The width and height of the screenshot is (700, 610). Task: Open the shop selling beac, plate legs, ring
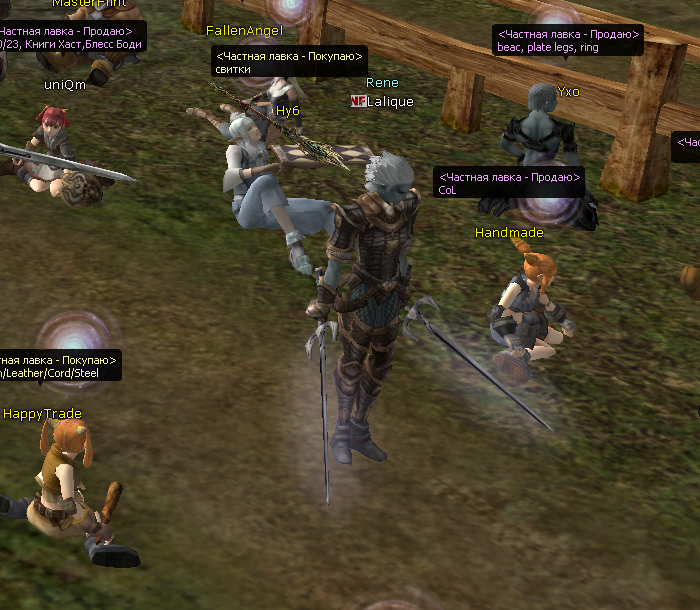tap(568, 40)
